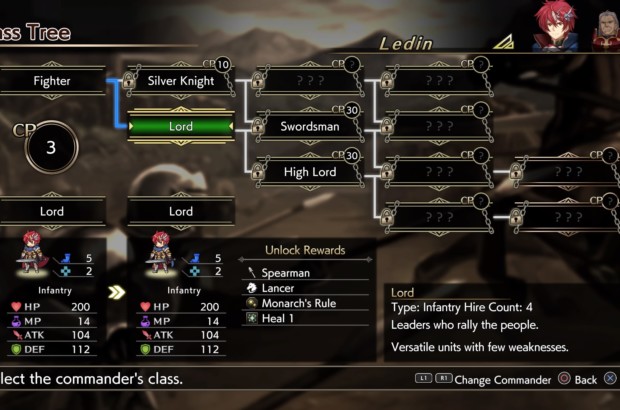Select the Fighter class node

52,81
